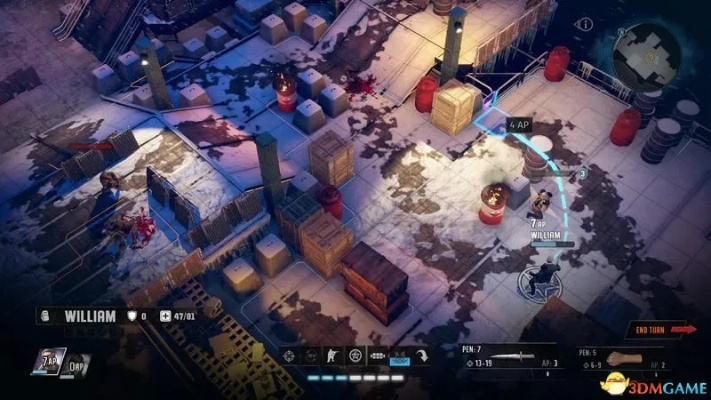Image resolution: width=711 pixels, height=400 pixels.
Task: Select the highlighted blue action icon
Action: pyautogui.click(x=400, y=356)
